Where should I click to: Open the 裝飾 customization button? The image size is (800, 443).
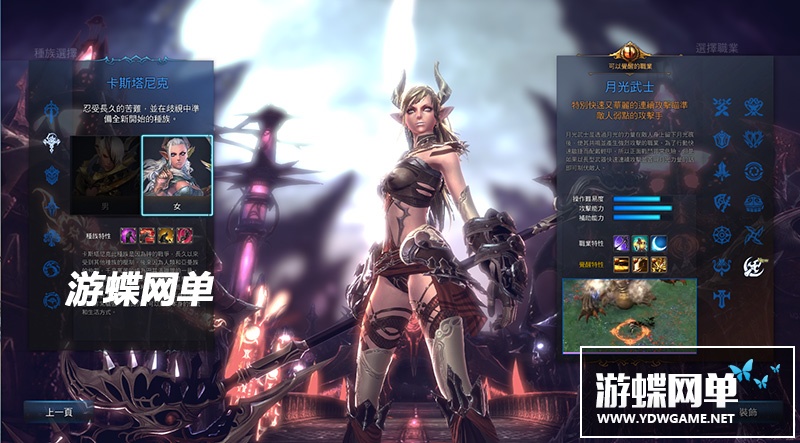coord(749,411)
